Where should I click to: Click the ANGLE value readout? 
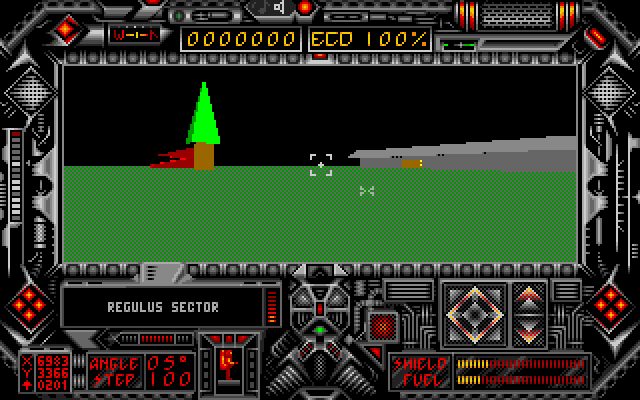[167, 362]
